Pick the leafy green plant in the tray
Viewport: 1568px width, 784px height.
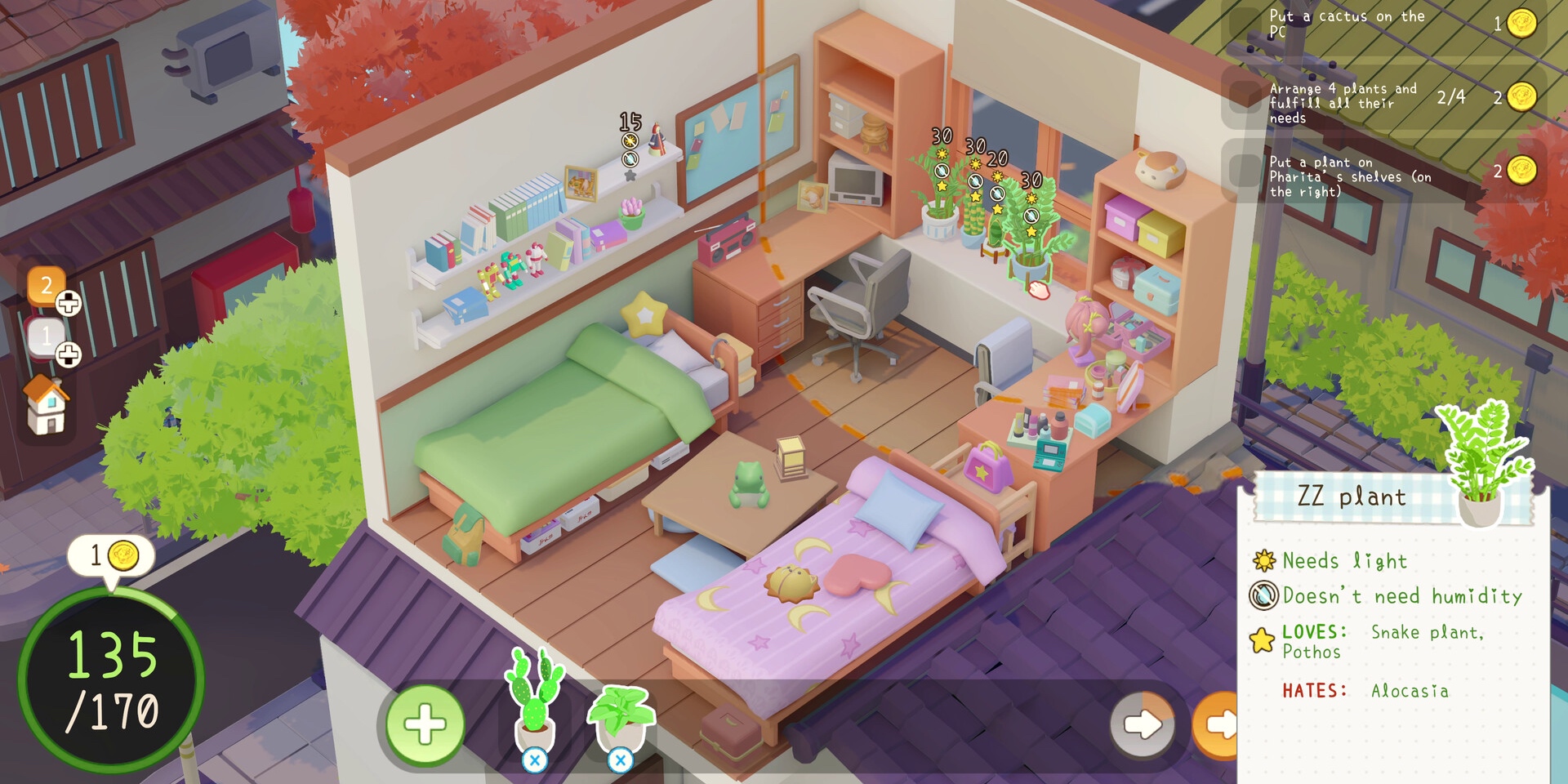pyautogui.click(x=621, y=712)
